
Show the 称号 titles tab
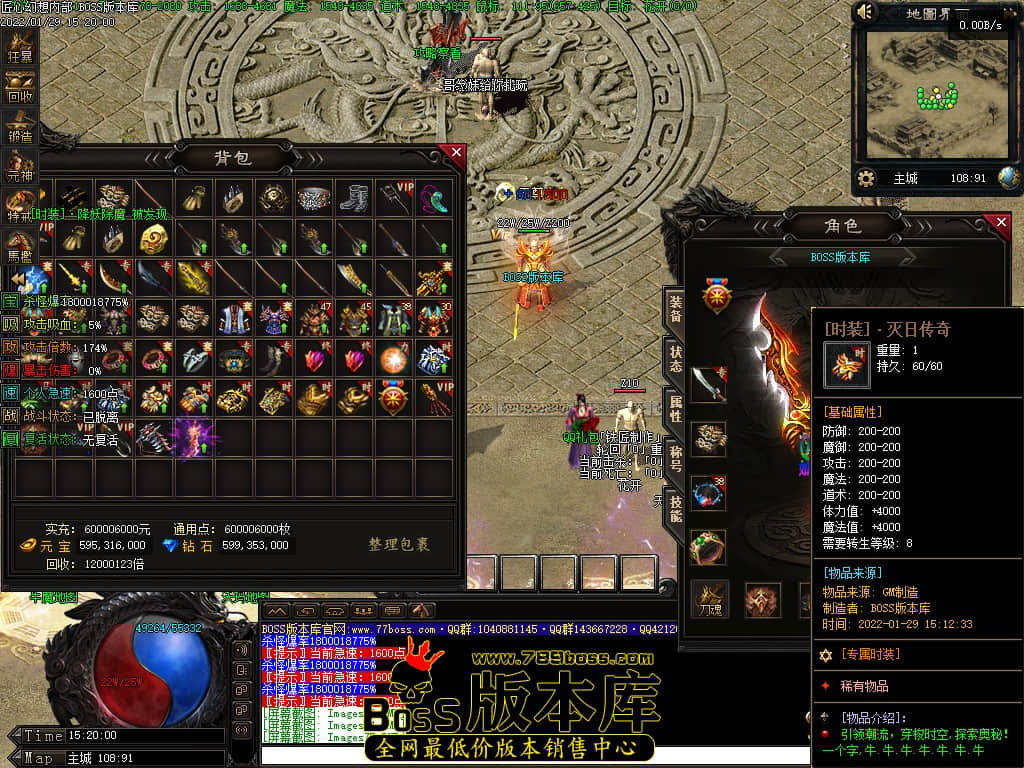(x=675, y=459)
